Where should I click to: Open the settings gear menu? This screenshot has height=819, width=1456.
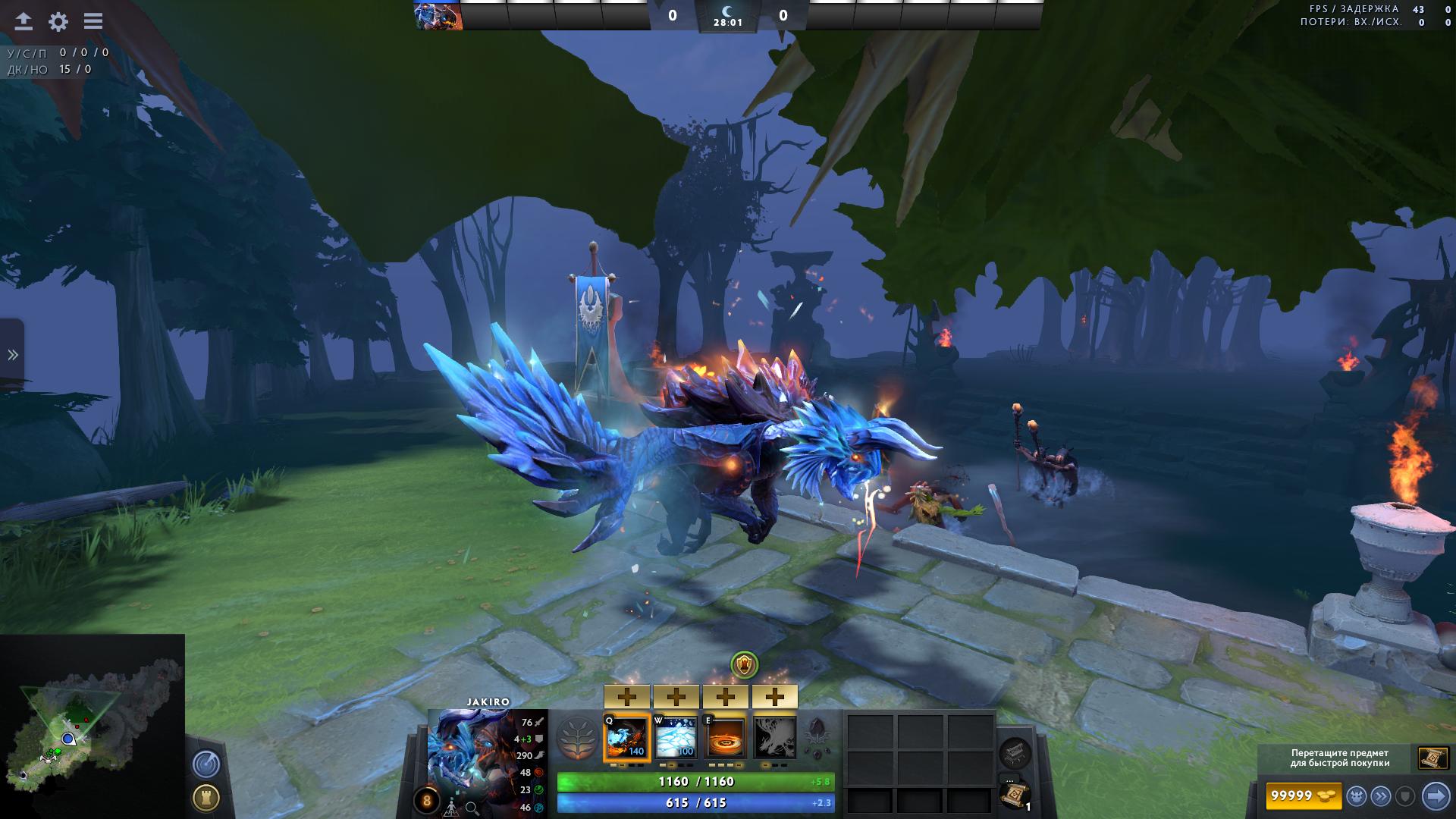point(58,21)
